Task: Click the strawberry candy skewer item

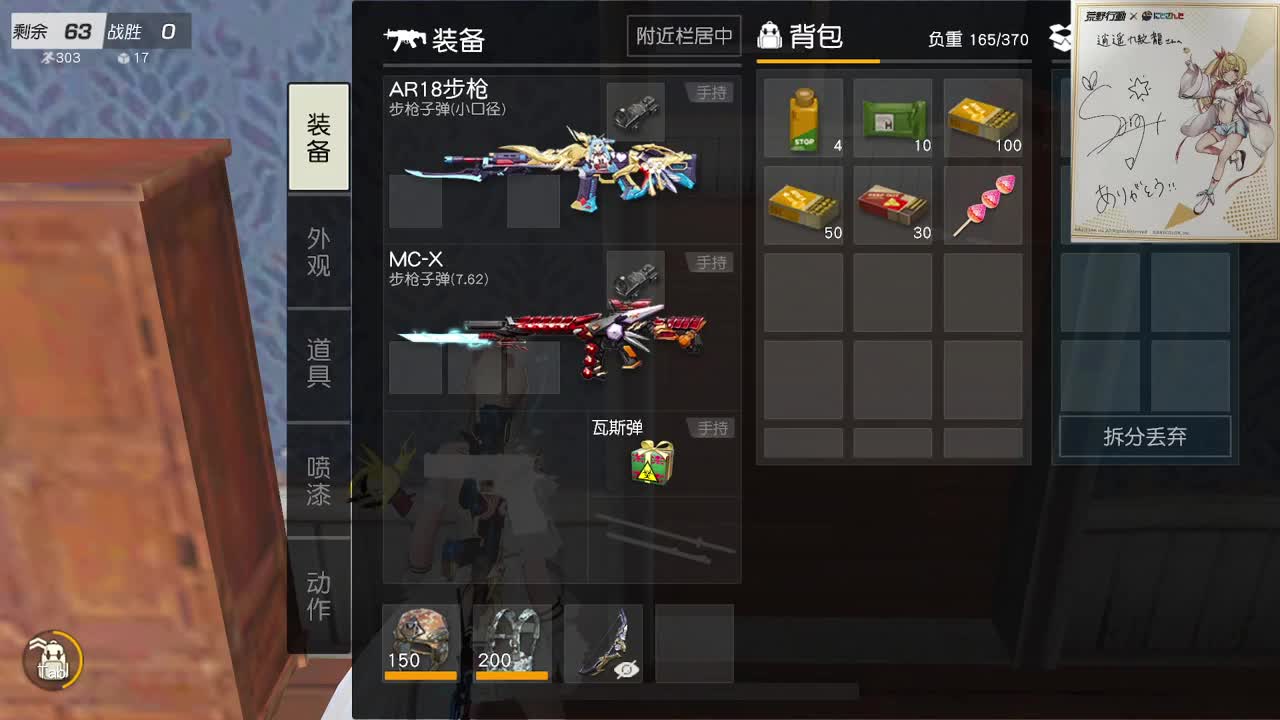Action: pos(982,203)
